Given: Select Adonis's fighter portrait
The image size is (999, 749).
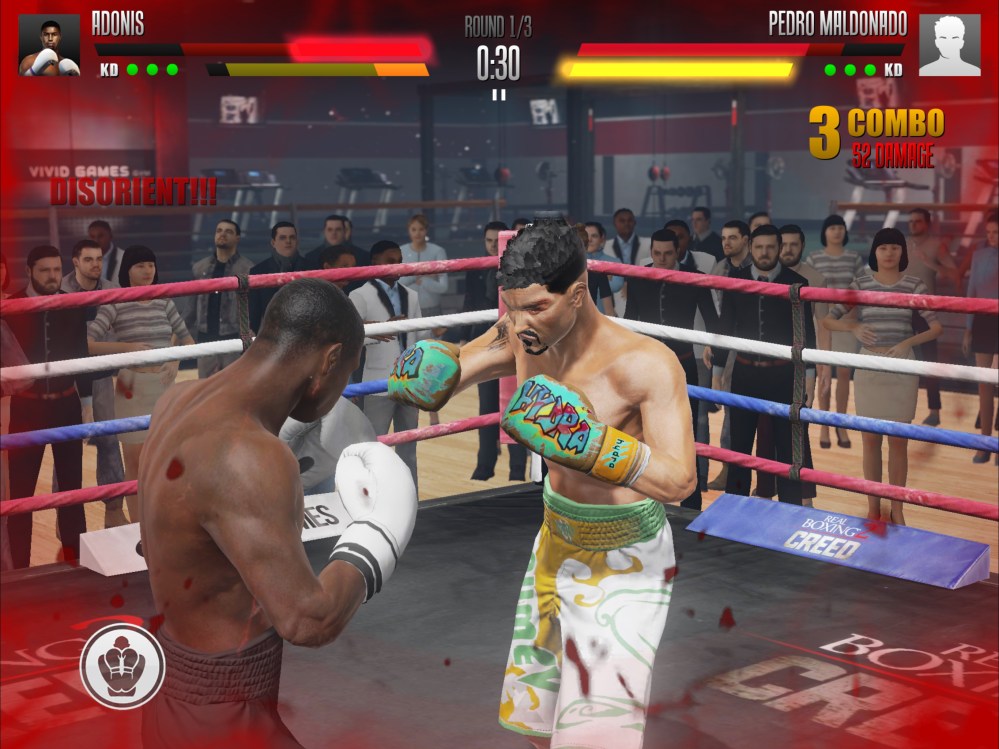Looking at the screenshot, I should click(x=49, y=45).
